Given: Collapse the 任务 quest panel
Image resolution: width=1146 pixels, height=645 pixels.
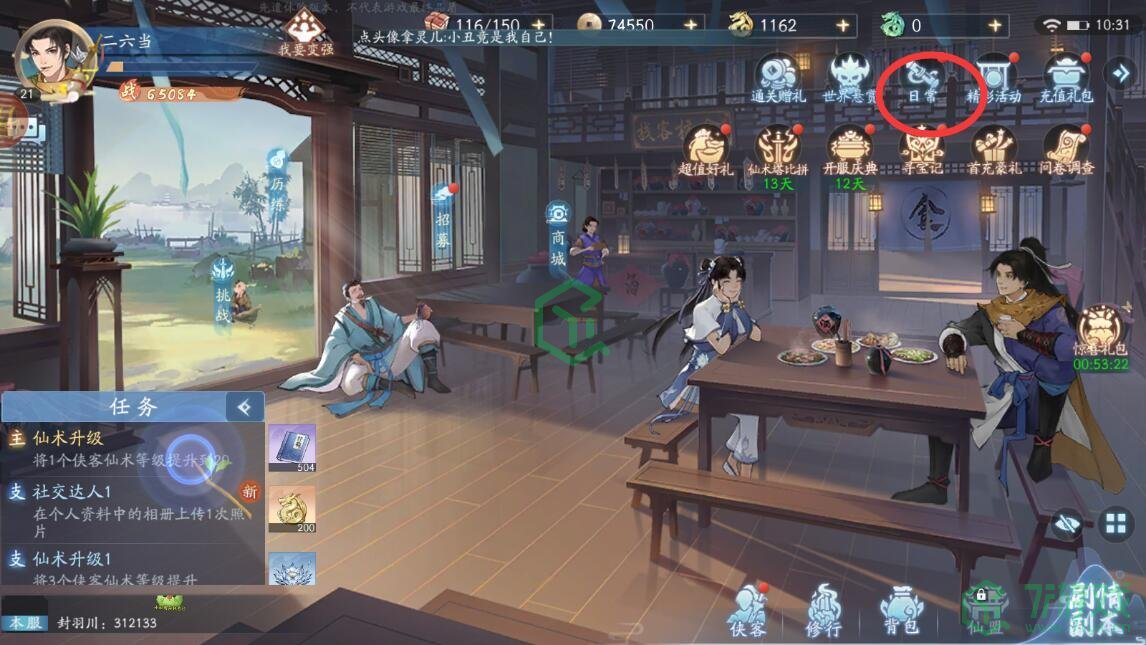Looking at the screenshot, I should coord(243,406).
